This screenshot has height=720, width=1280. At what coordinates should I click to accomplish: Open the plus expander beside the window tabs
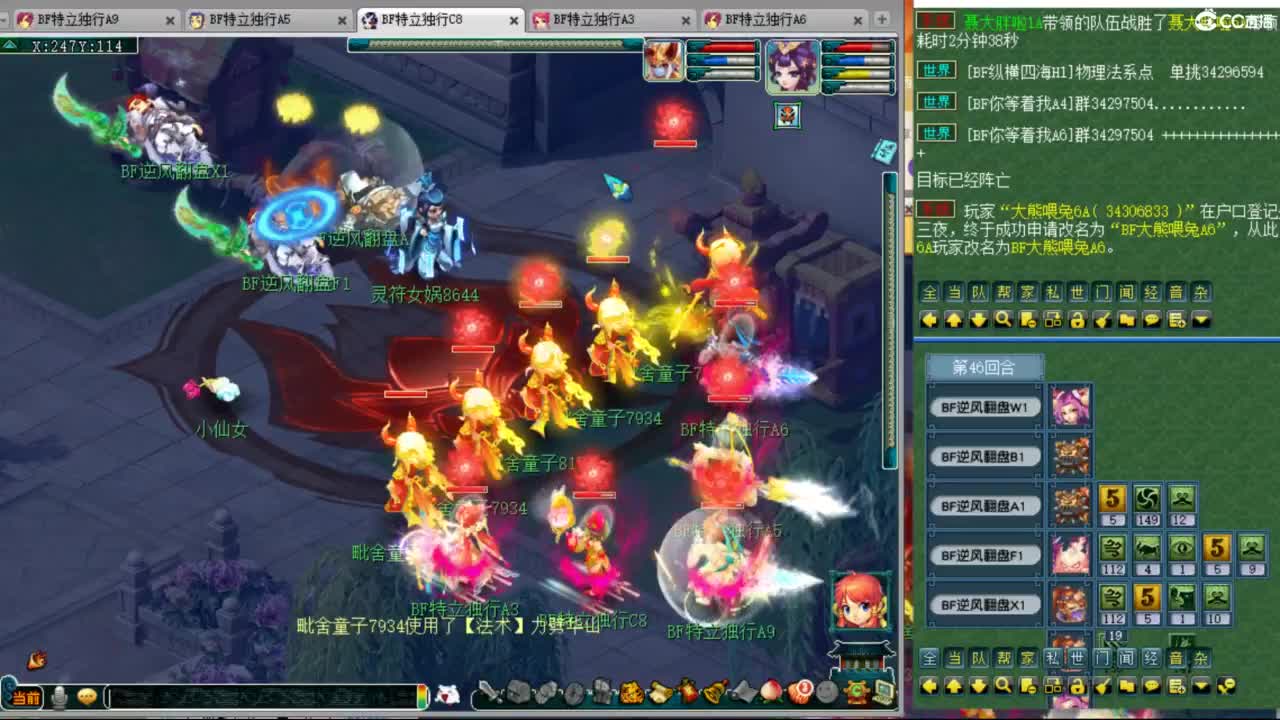coord(882,19)
